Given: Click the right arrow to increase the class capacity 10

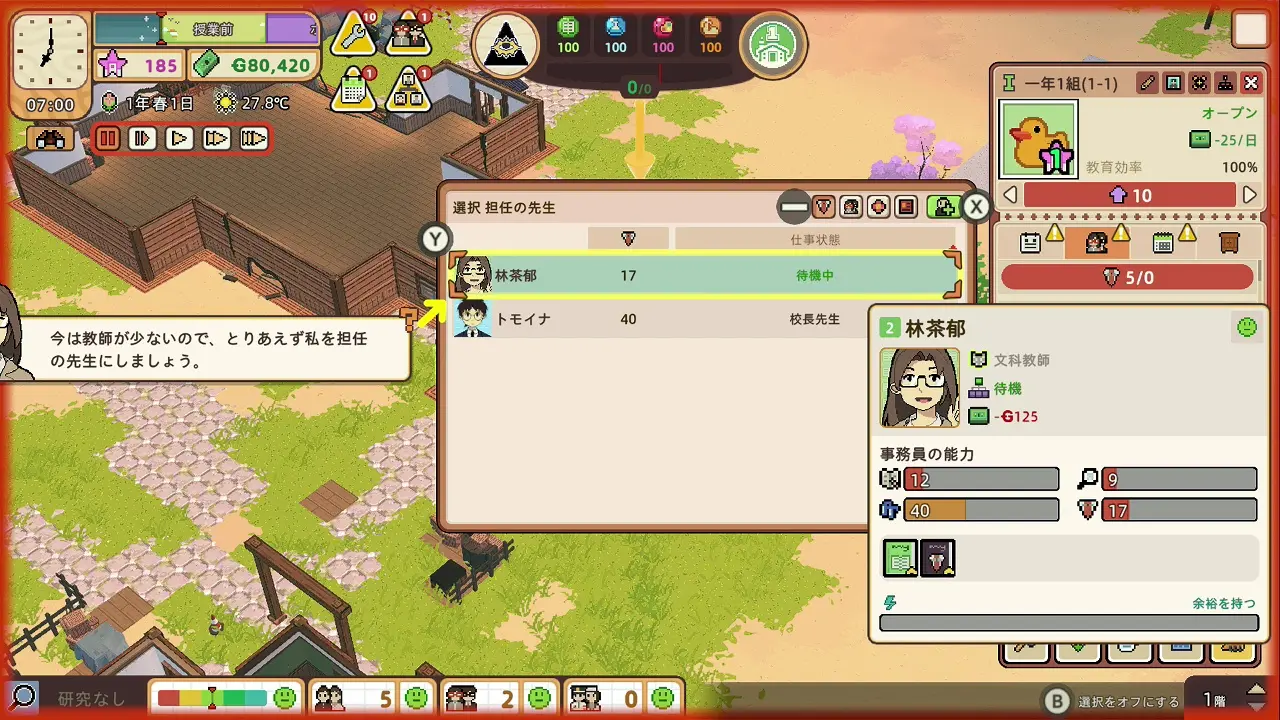Looking at the screenshot, I should 1250,196.
